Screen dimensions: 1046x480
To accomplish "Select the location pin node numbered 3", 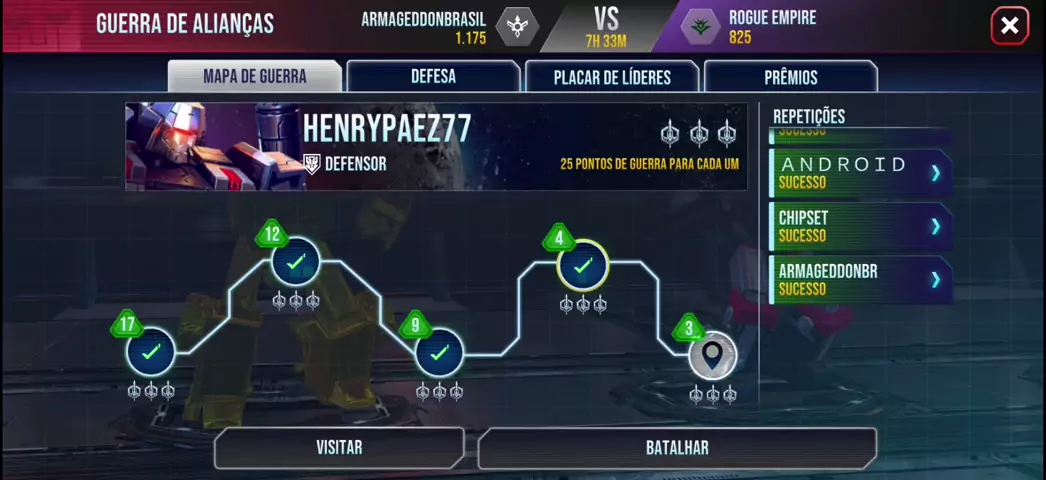I will point(712,355).
